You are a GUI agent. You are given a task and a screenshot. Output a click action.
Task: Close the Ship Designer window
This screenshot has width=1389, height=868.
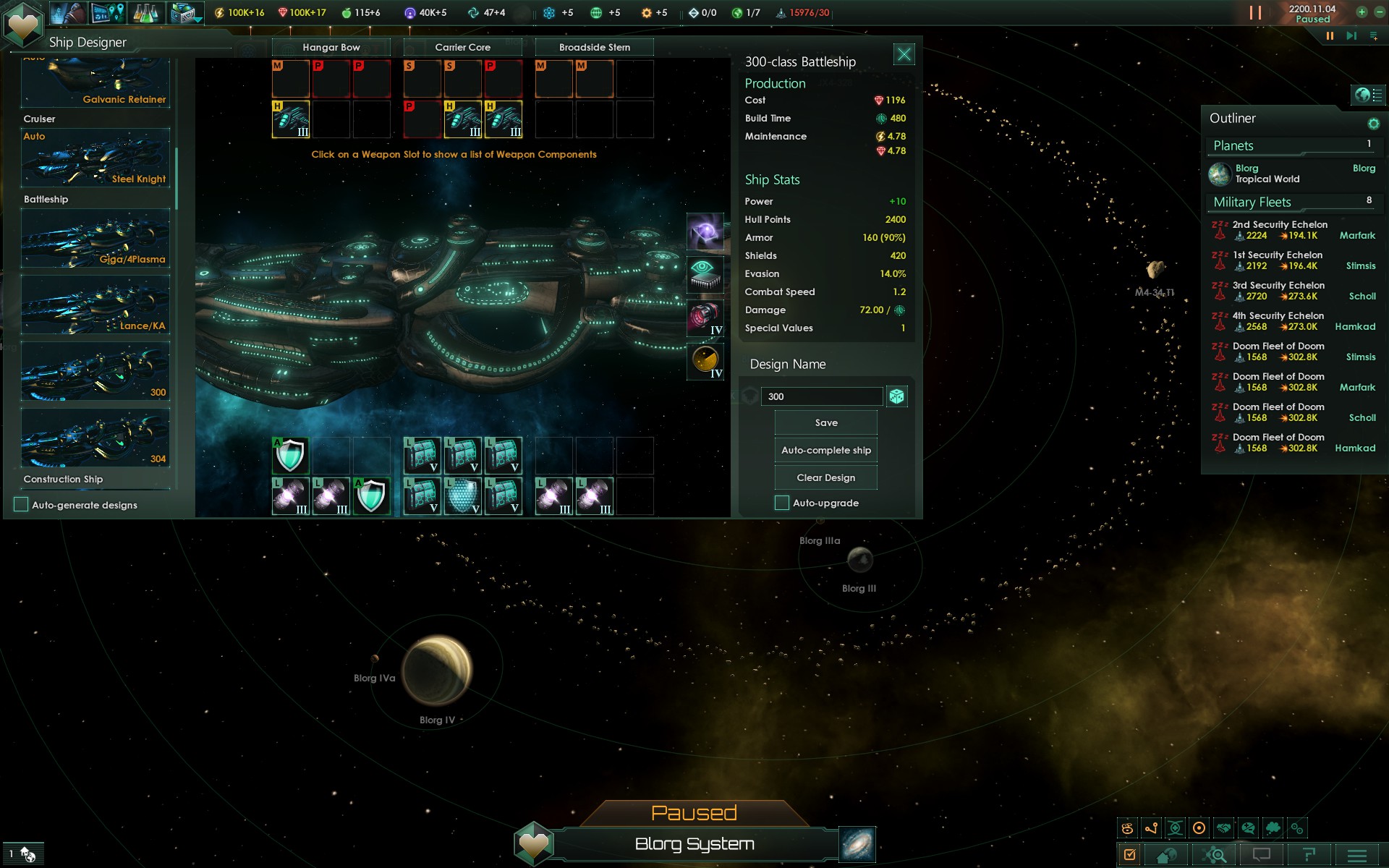[904, 54]
